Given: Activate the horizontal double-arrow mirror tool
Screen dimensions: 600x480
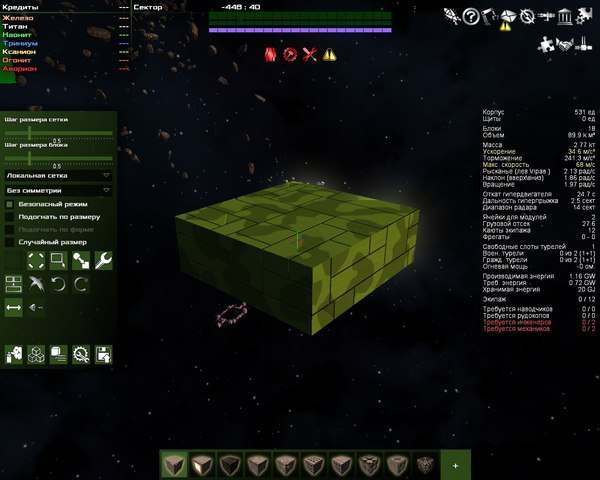Looking at the screenshot, I should (13, 308).
